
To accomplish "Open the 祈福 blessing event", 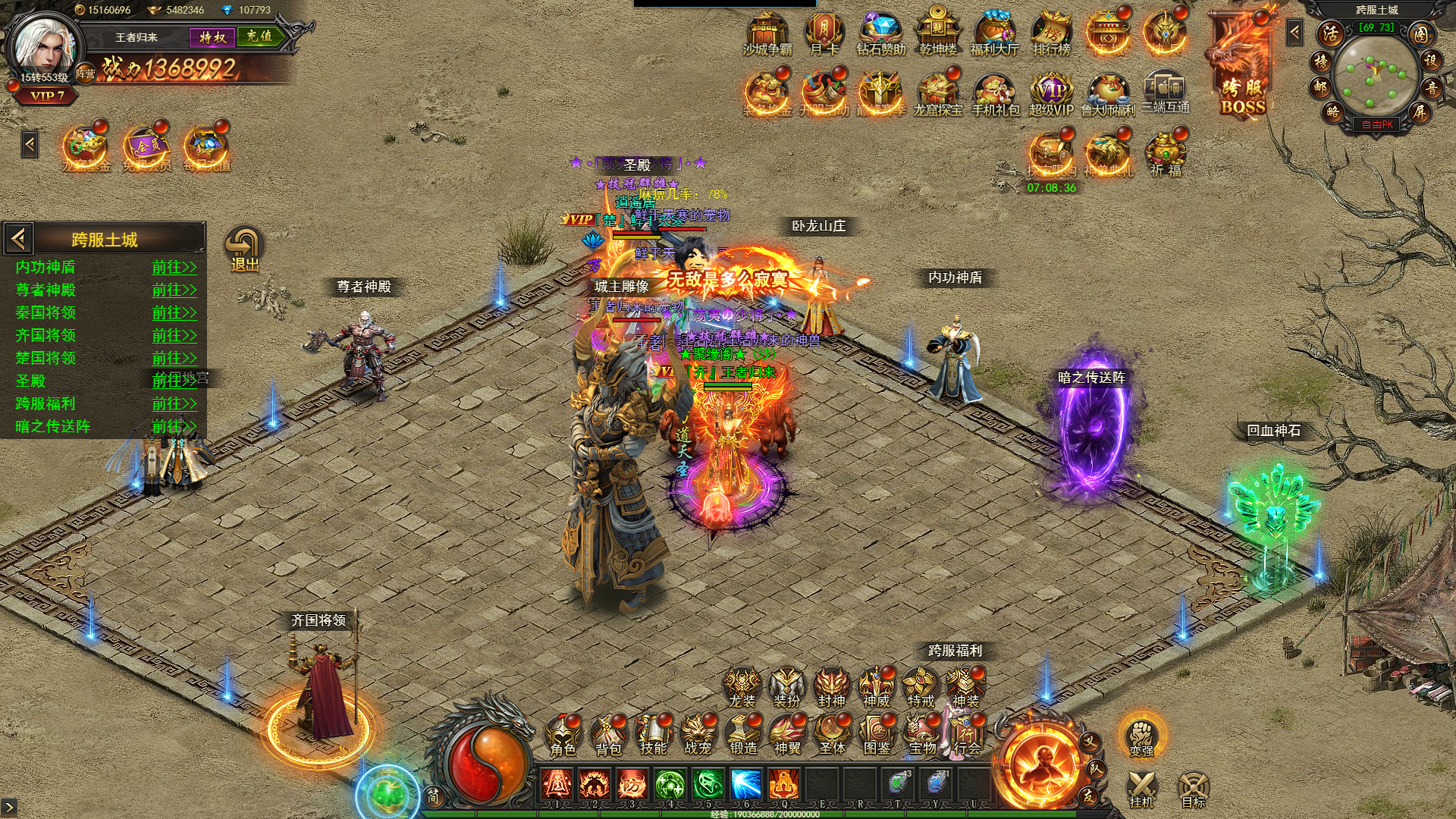I will [1166, 155].
